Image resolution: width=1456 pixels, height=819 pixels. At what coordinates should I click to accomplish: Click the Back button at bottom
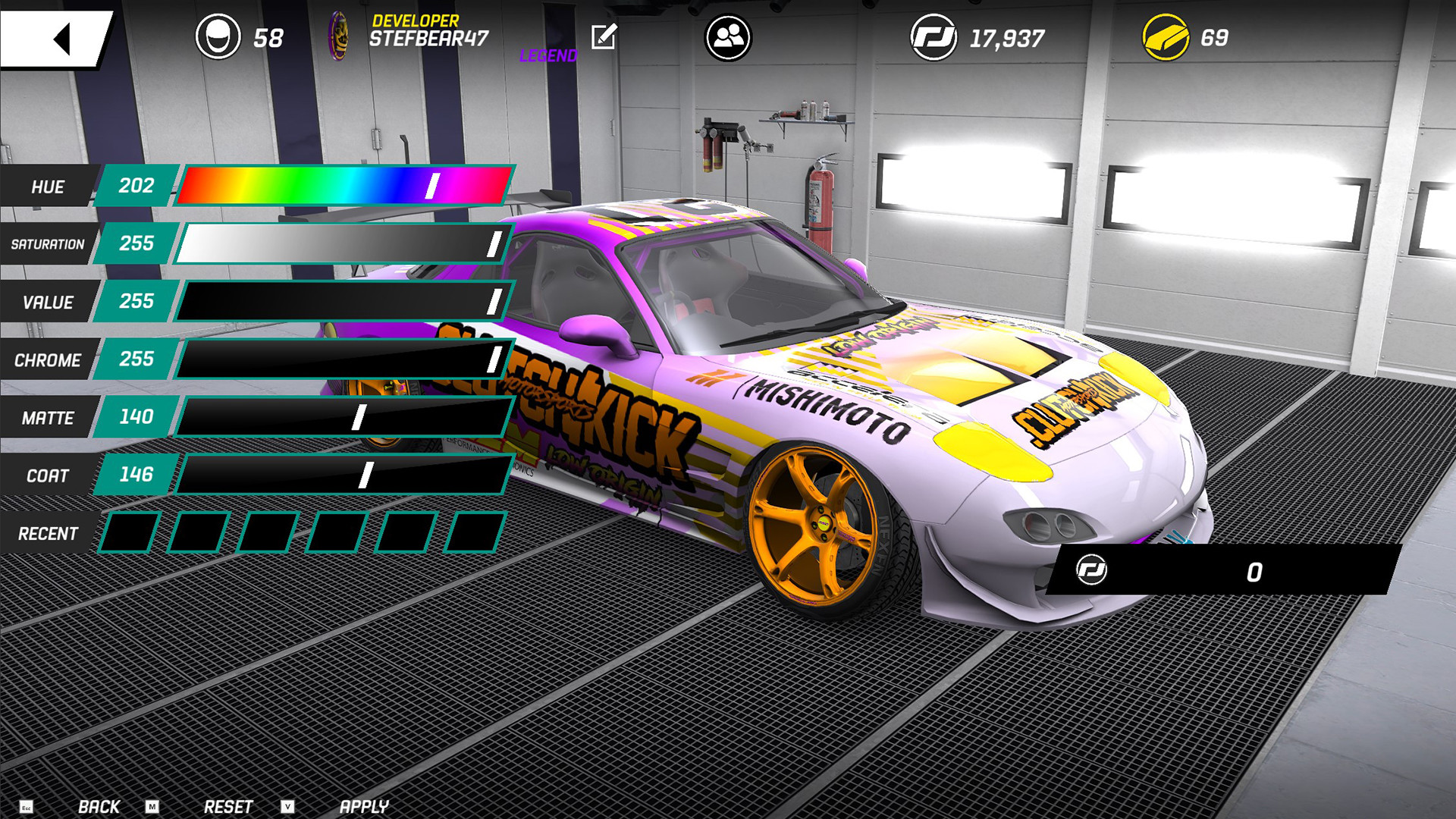[x=99, y=806]
